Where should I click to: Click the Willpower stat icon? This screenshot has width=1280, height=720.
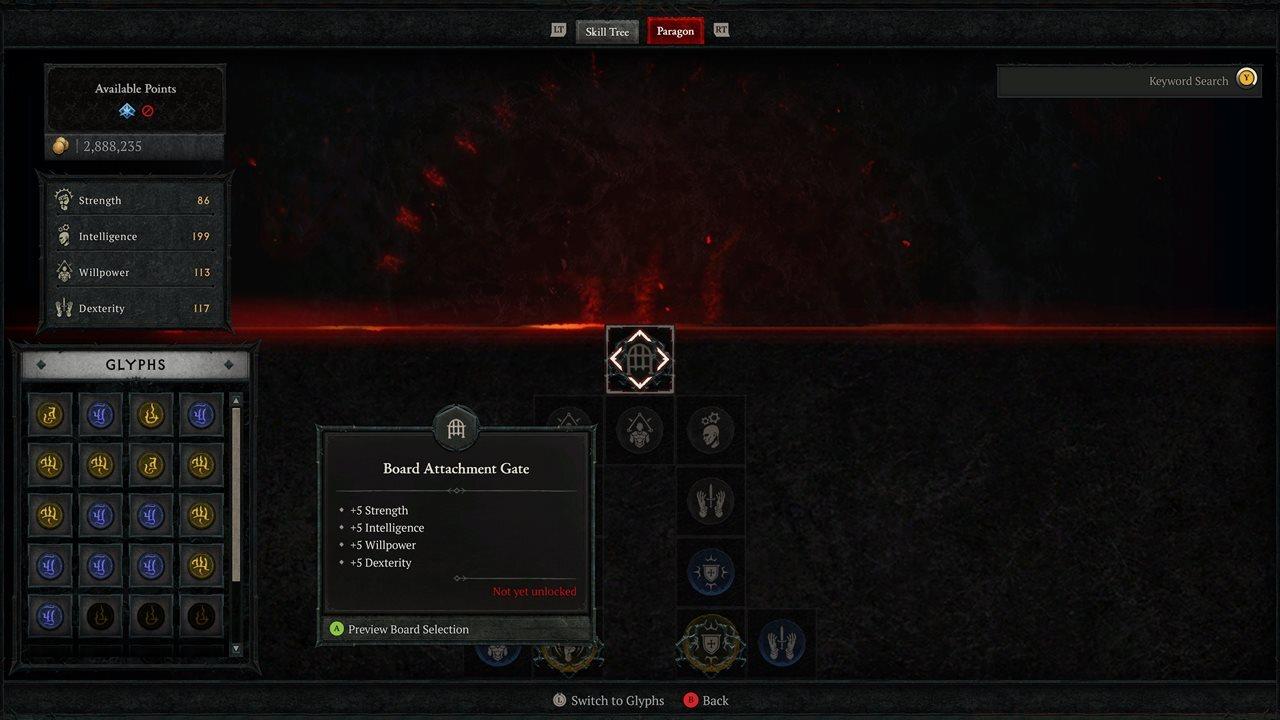click(65, 271)
